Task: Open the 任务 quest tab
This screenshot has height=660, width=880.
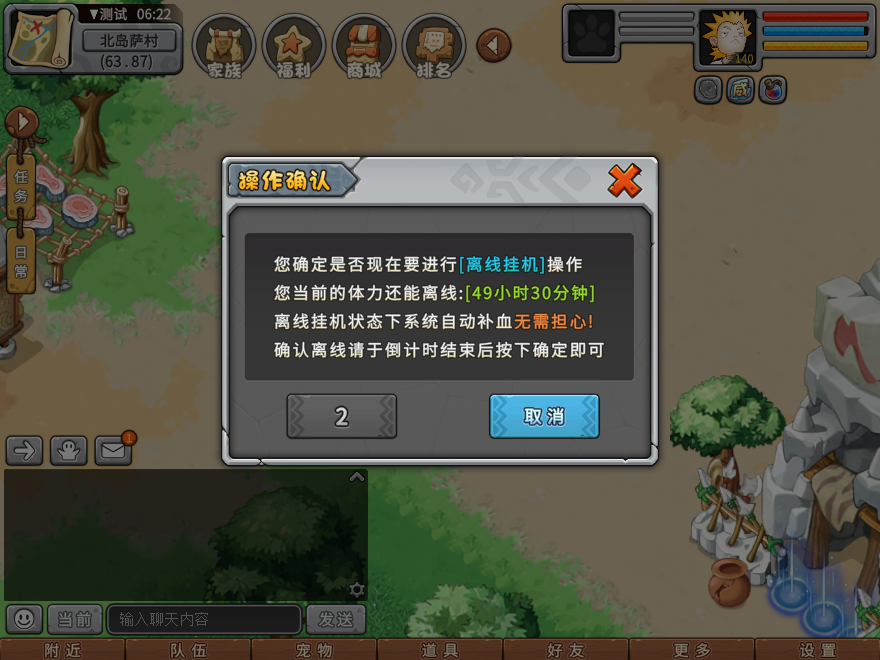Action: click(21, 185)
